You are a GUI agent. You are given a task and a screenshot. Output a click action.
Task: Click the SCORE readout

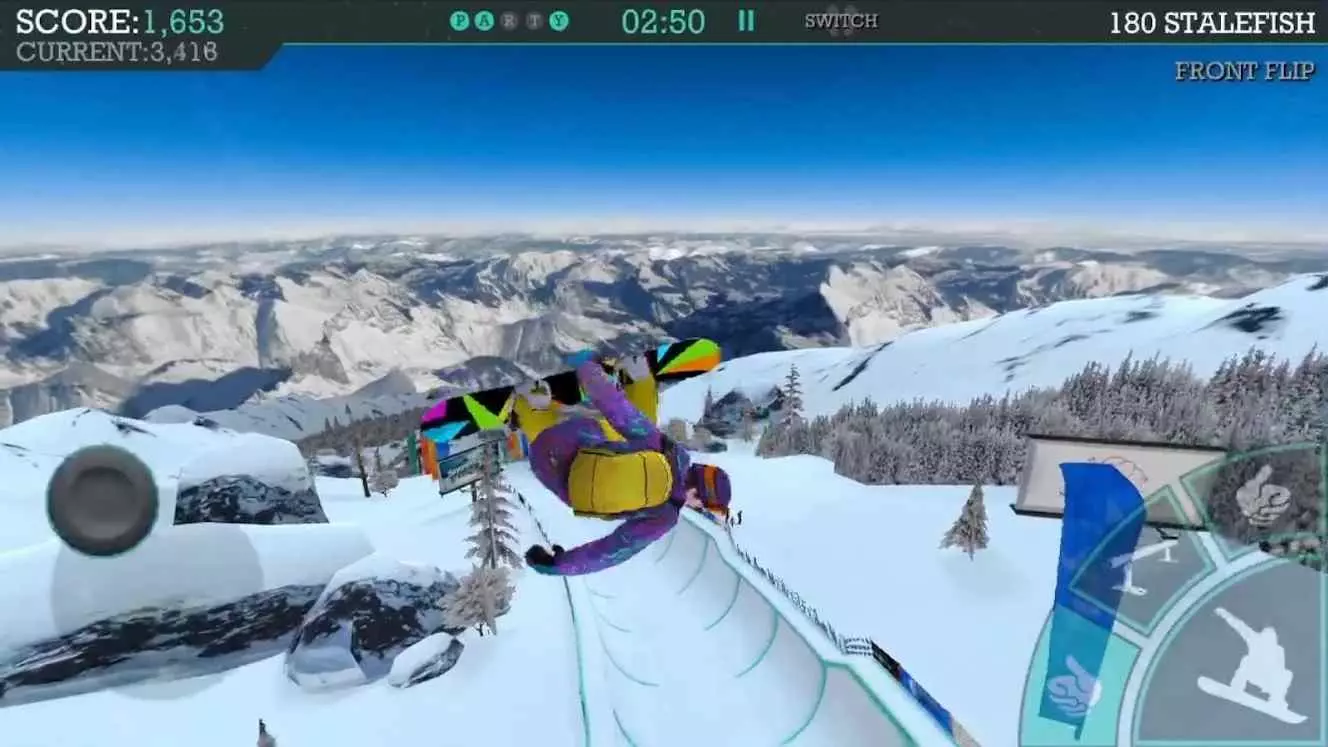pos(120,18)
